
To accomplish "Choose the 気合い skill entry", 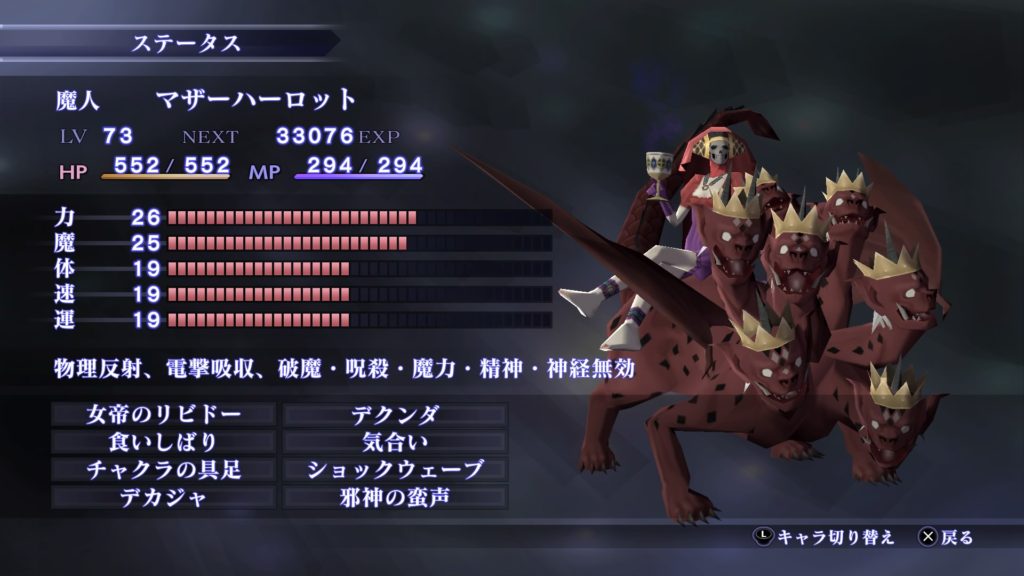I will coord(395,441).
